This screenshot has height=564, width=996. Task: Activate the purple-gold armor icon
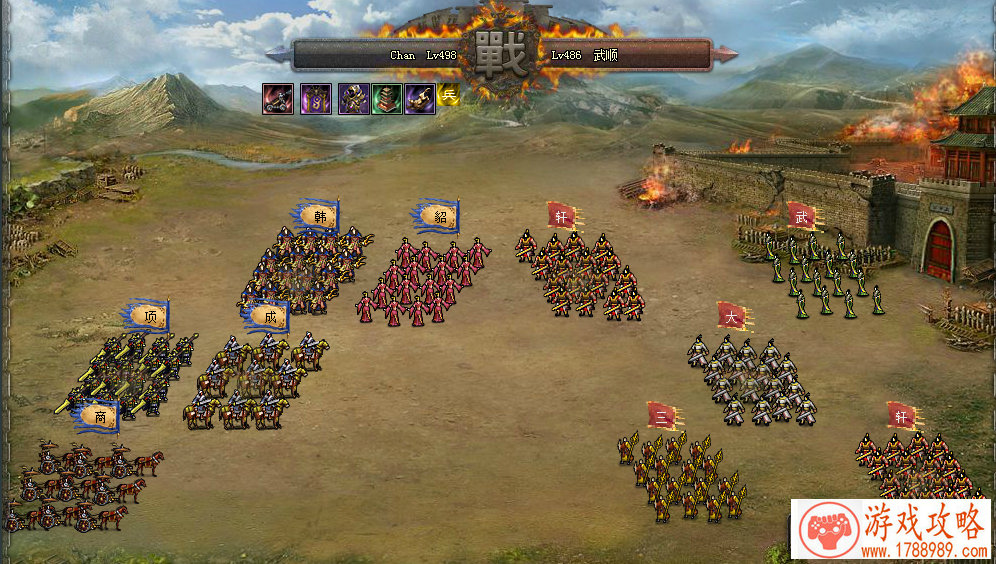point(353,99)
